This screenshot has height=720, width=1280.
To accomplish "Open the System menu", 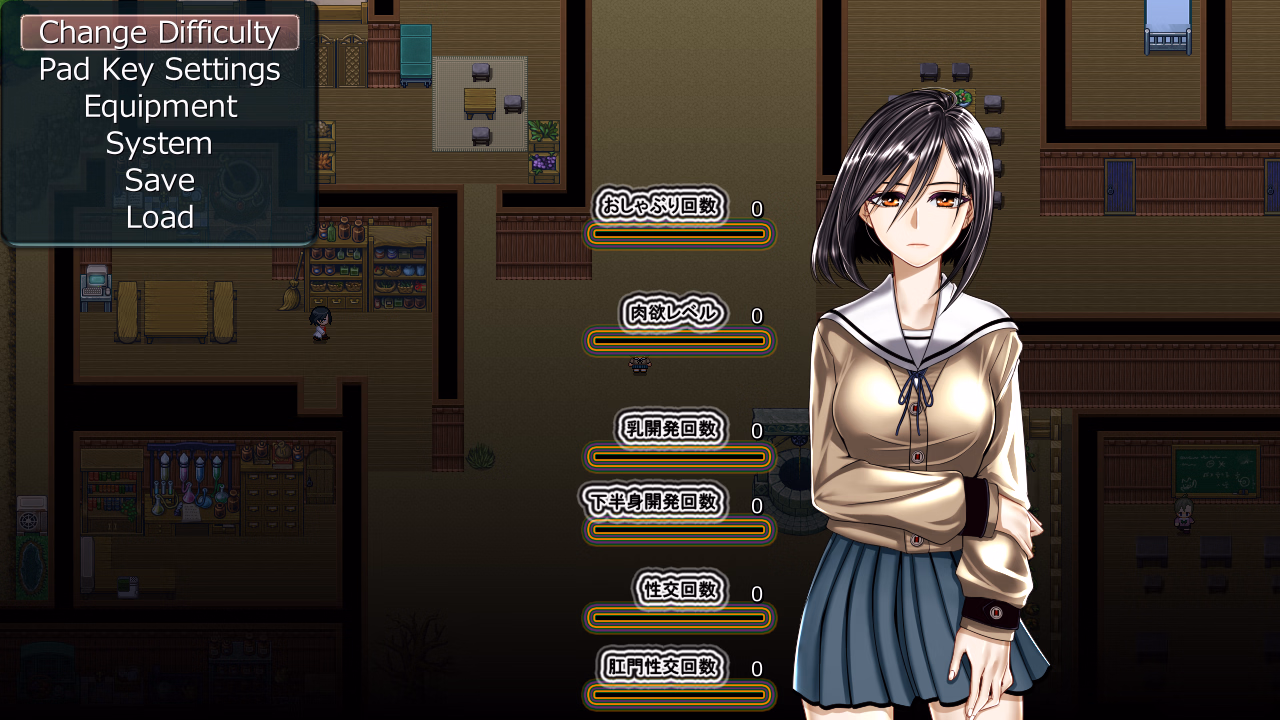I will (x=160, y=144).
